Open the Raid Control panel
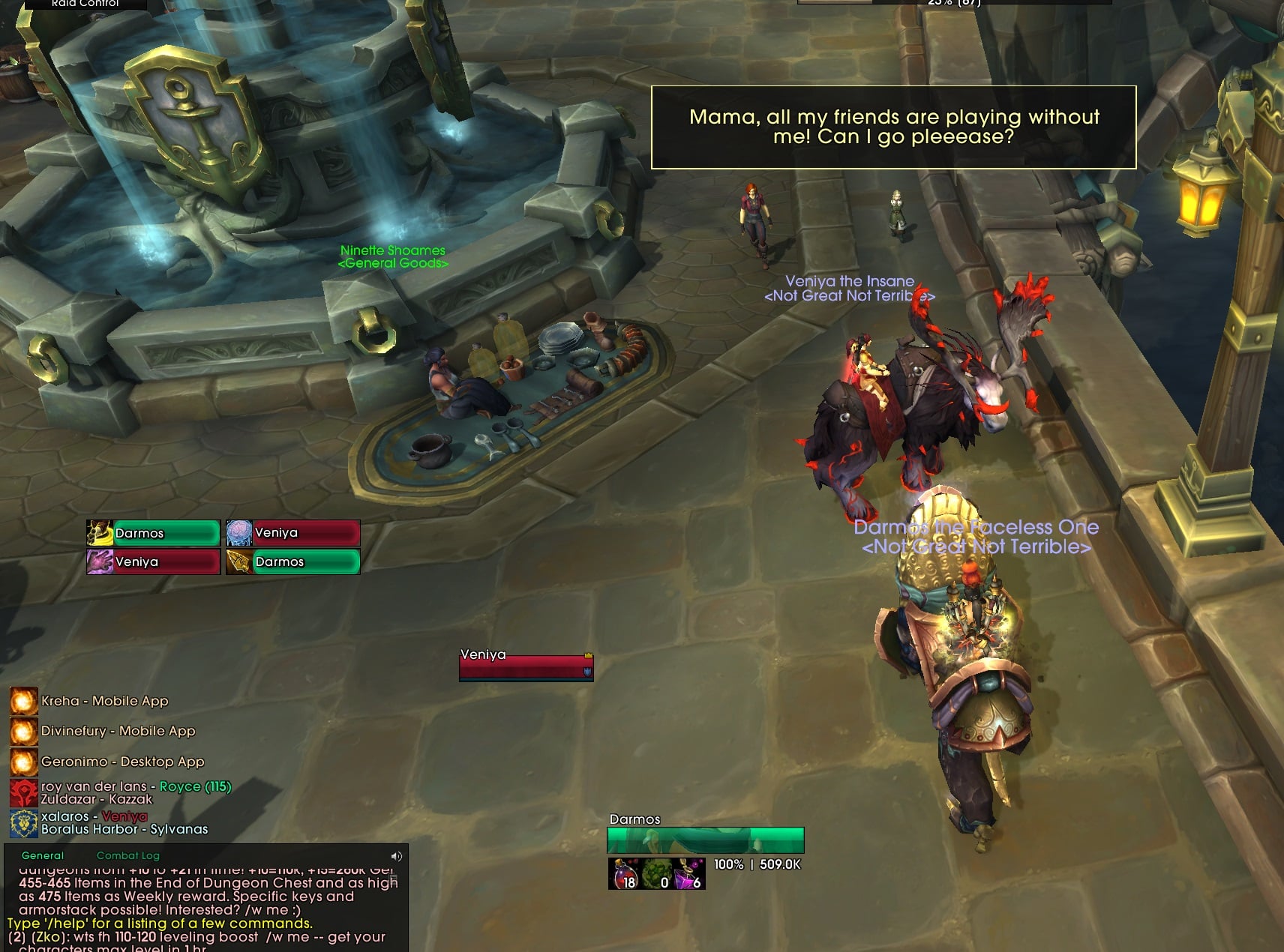This screenshot has height=952, width=1284. [x=85, y=4]
